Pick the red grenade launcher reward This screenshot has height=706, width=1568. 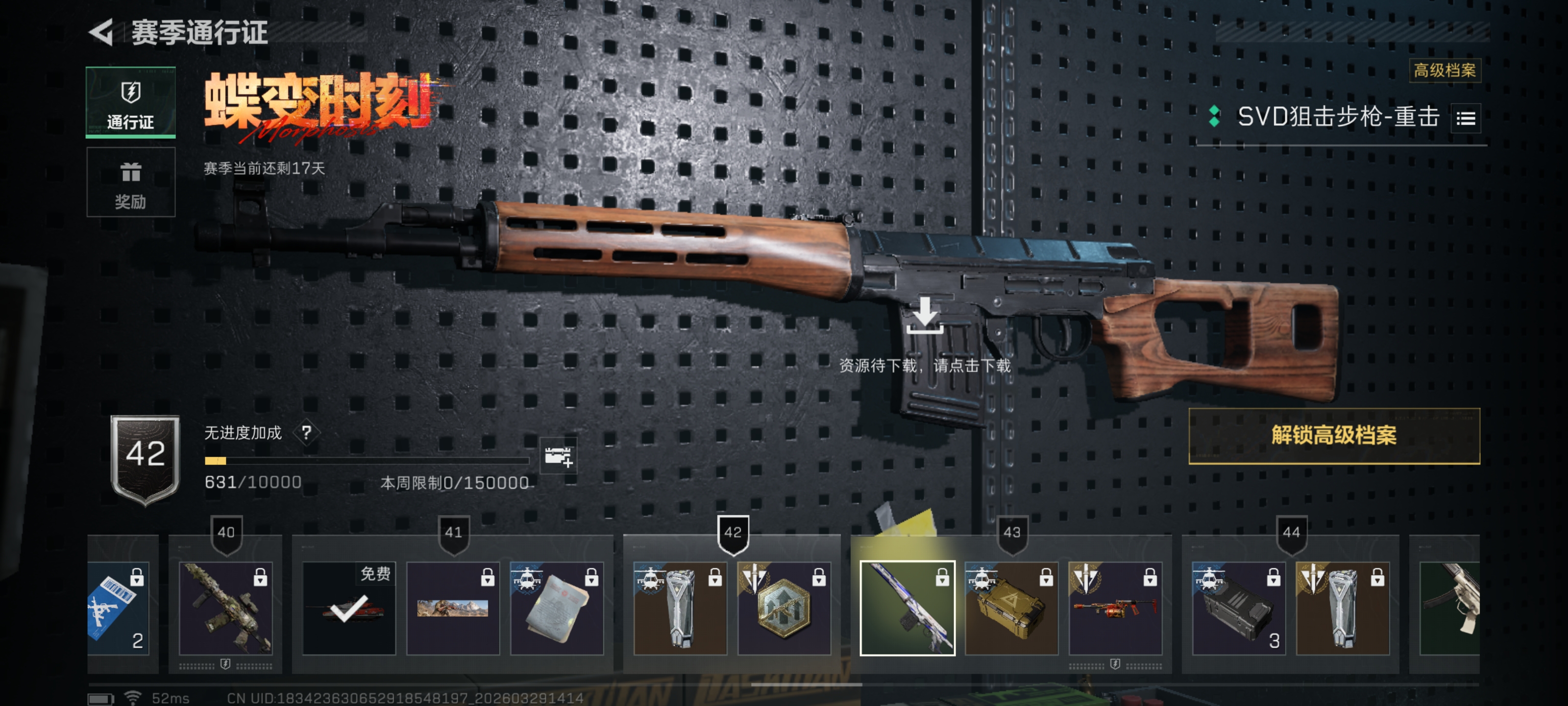1115,608
